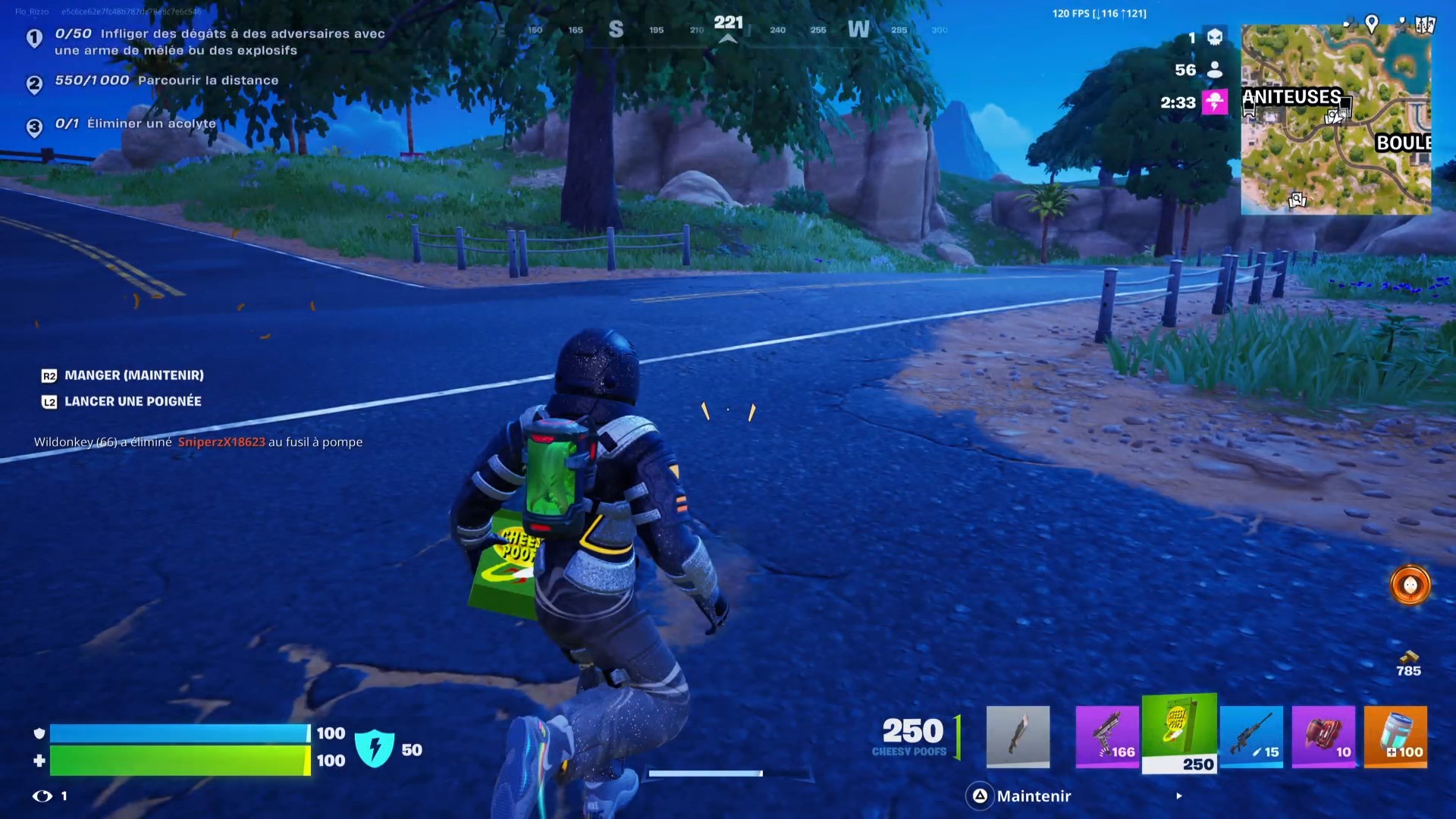Click the skull eliminations icon showing 1
Screen dimensions: 1456x819
click(x=1214, y=36)
